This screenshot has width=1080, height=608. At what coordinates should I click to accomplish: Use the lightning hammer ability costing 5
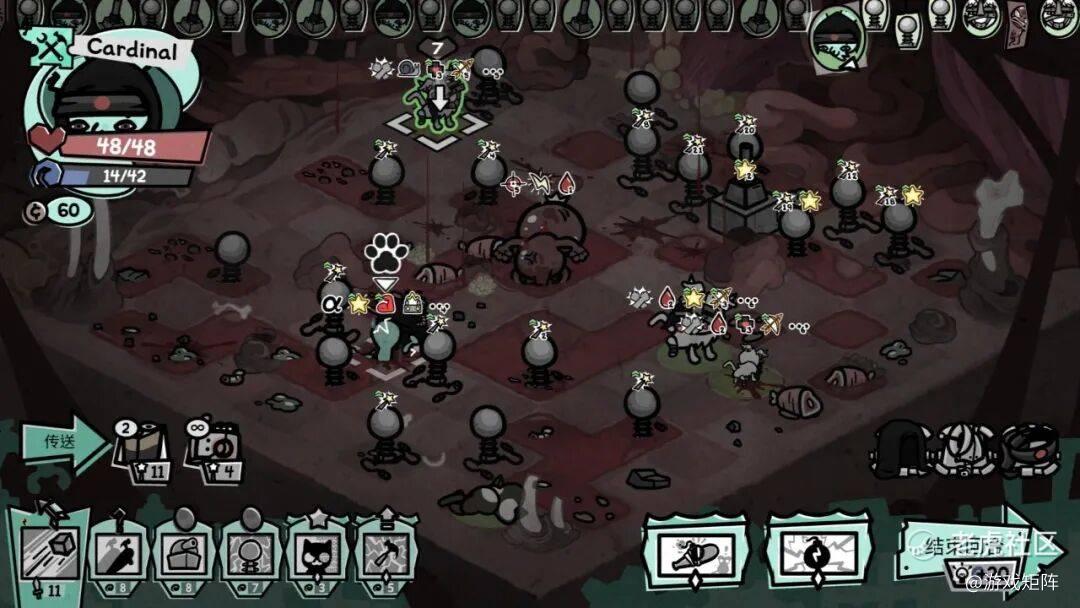tap(386, 554)
